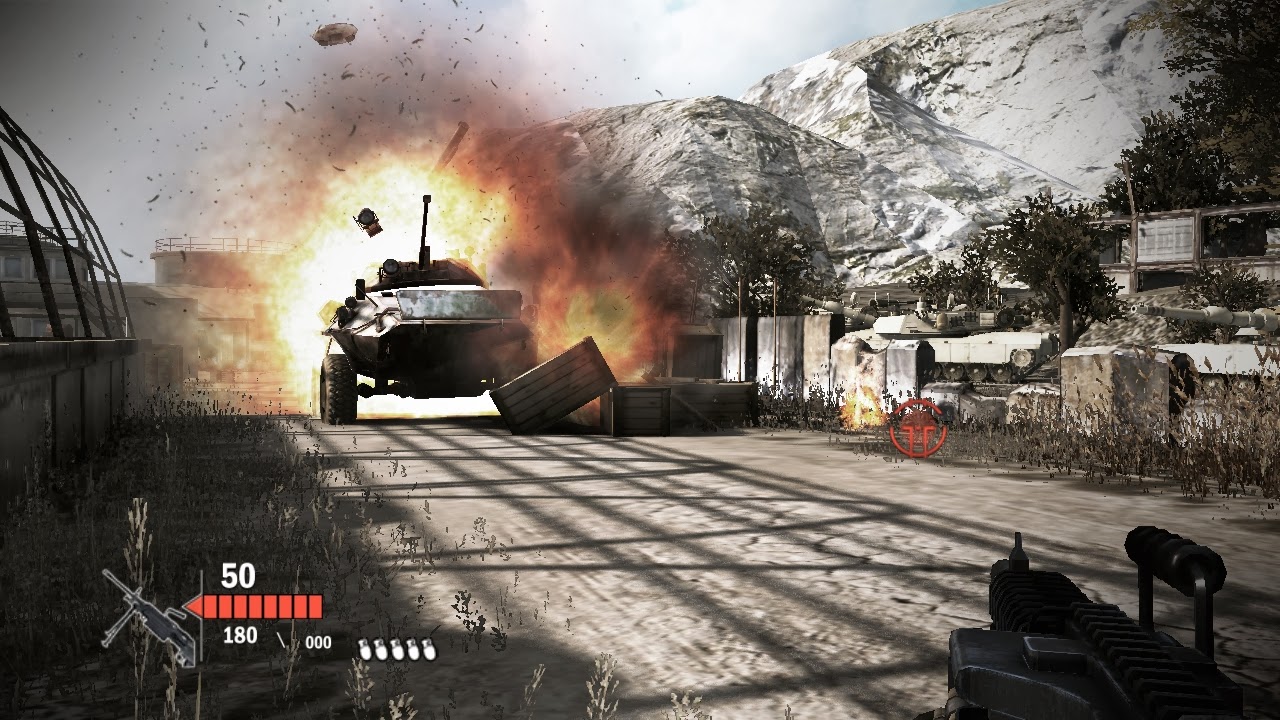This screenshot has height=720, width=1280.
Task: Click the ammo count 50 label
Action: click(237, 576)
